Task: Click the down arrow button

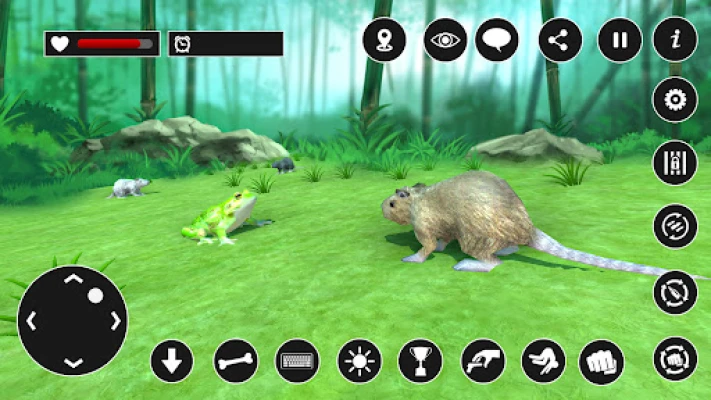Action: [172, 361]
